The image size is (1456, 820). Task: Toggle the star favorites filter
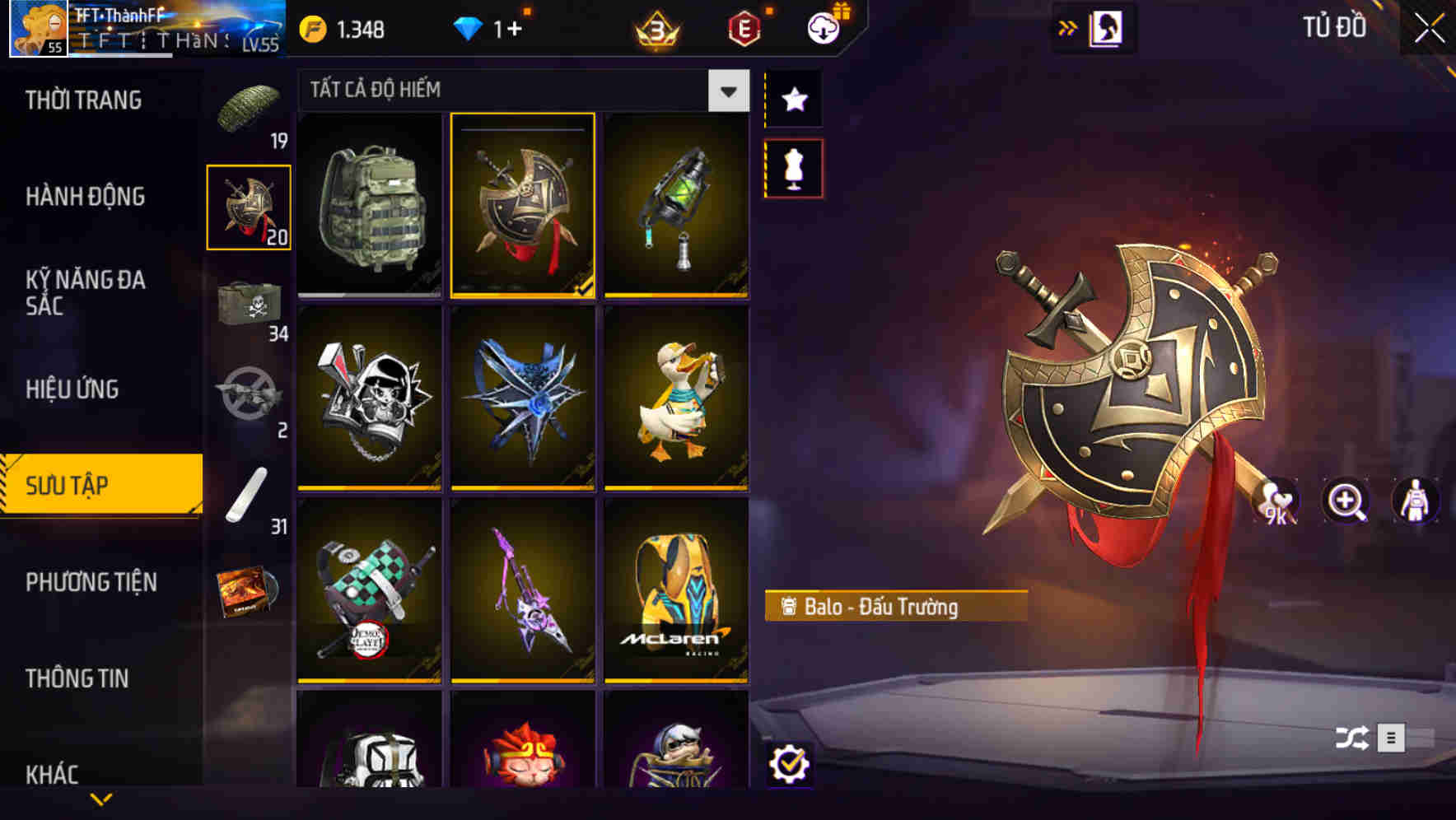click(x=792, y=100)
